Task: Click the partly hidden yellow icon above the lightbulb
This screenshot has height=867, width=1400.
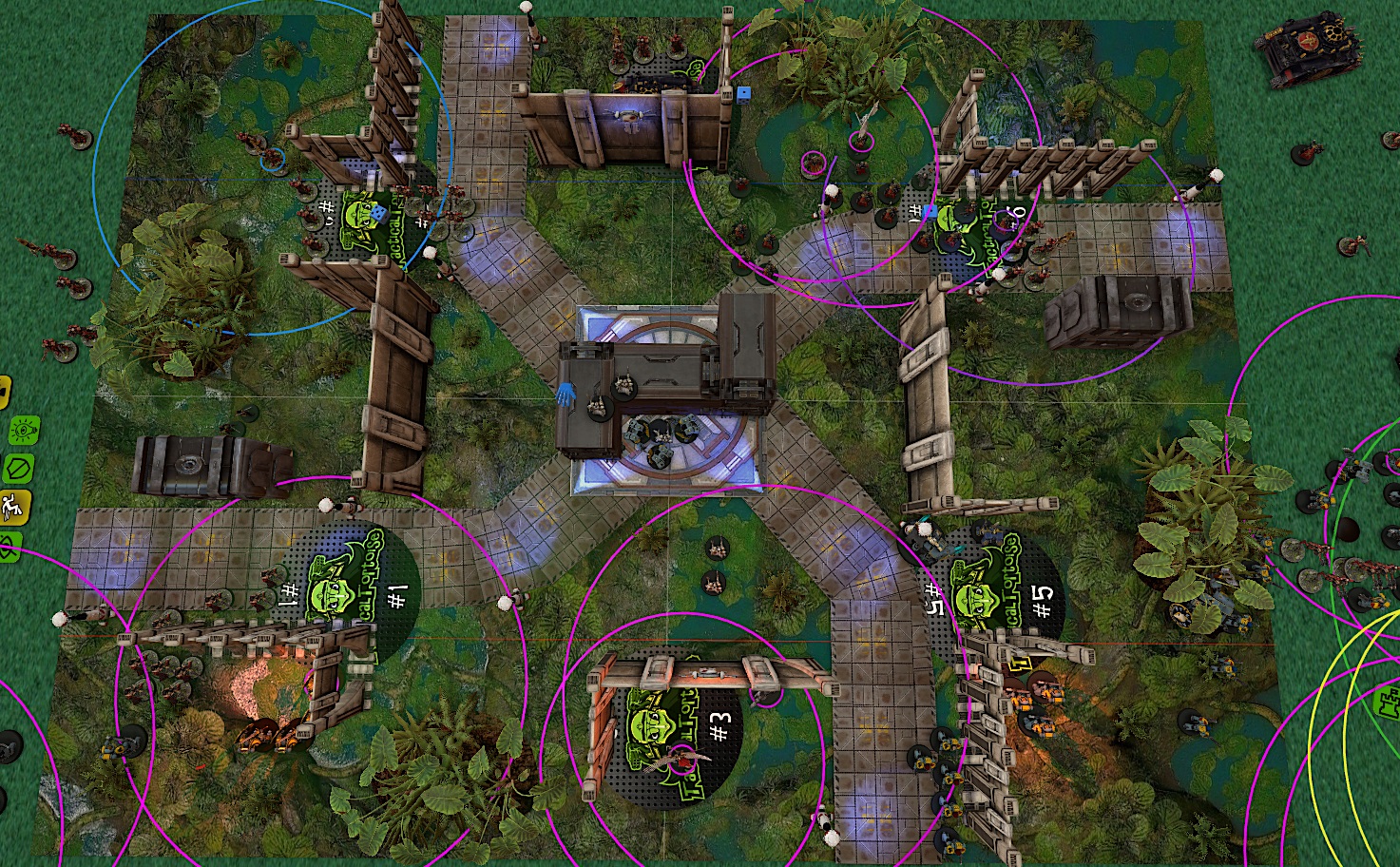Action: [x=4, y=392]
